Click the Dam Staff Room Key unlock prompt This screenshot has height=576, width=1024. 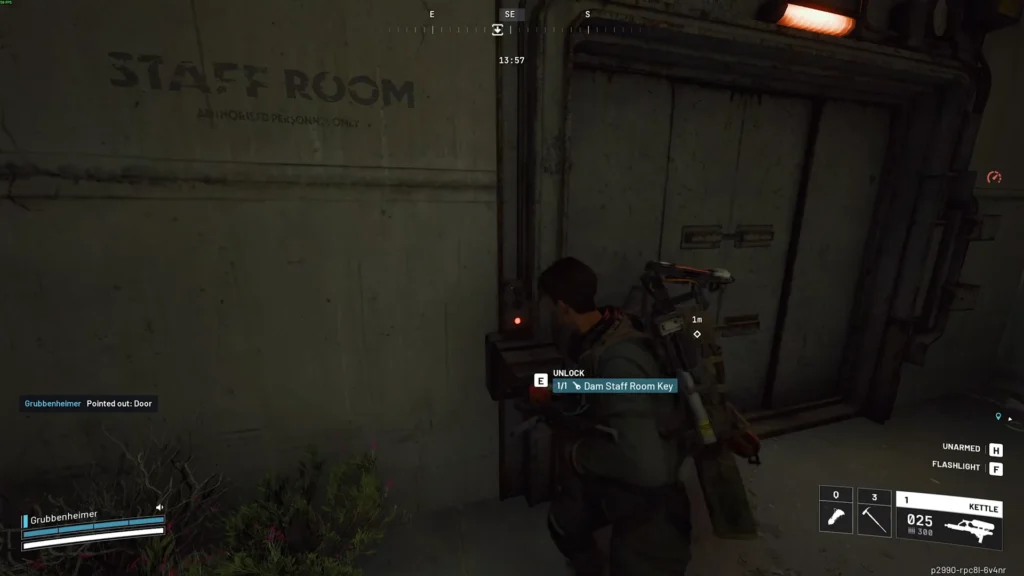[614, 386]
